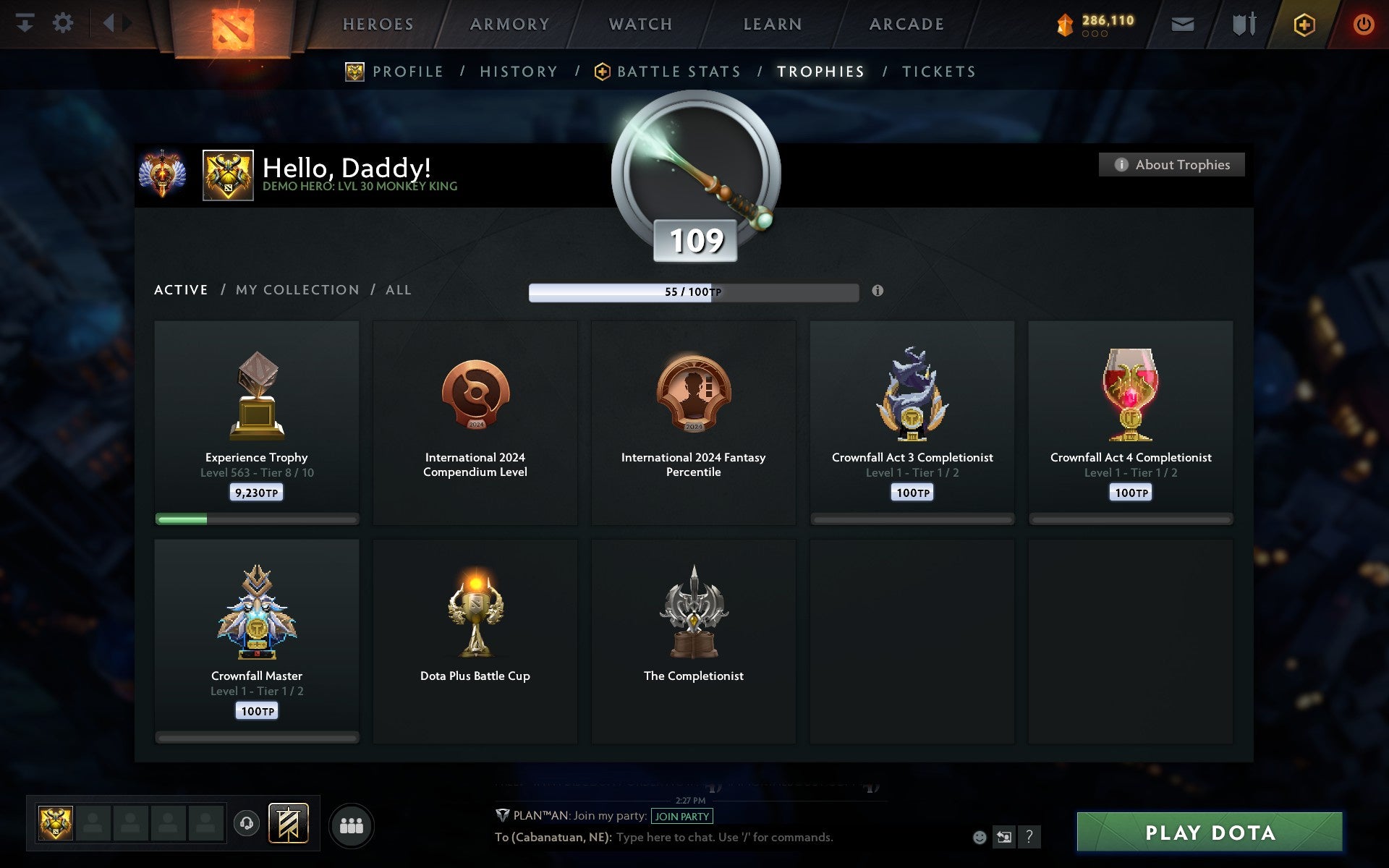
Task: Open the emoticon picker in chat
Action: tap(980, 838)
